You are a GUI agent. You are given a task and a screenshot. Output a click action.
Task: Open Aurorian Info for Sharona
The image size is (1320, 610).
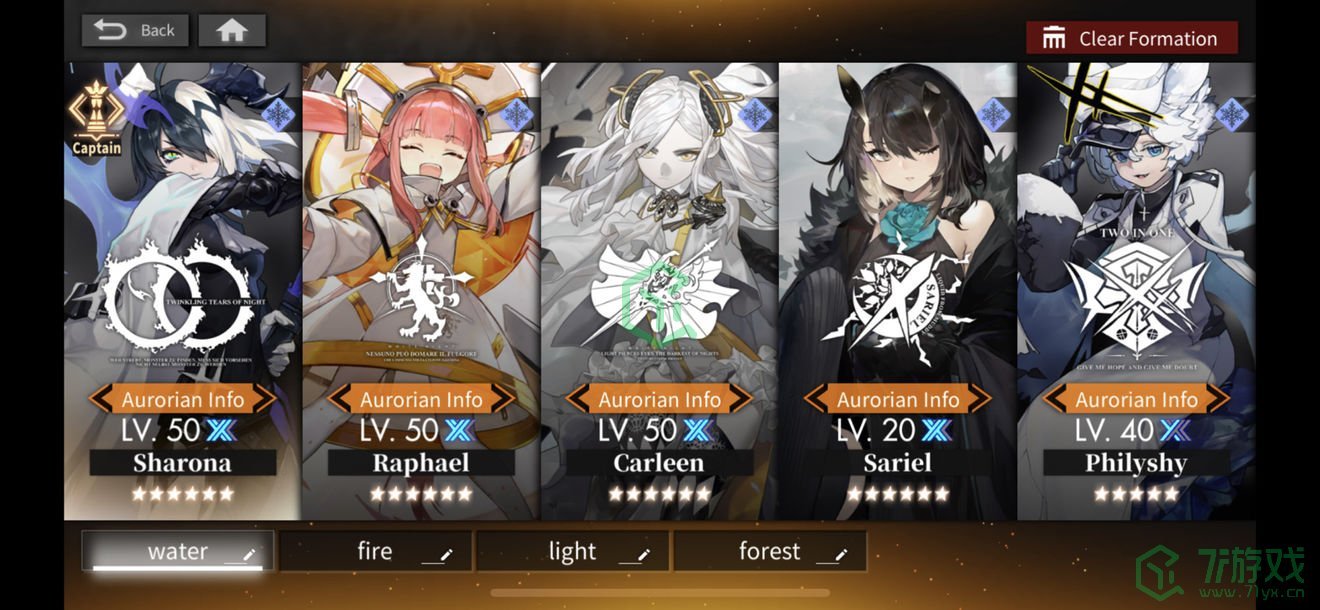tap(183, 399)
